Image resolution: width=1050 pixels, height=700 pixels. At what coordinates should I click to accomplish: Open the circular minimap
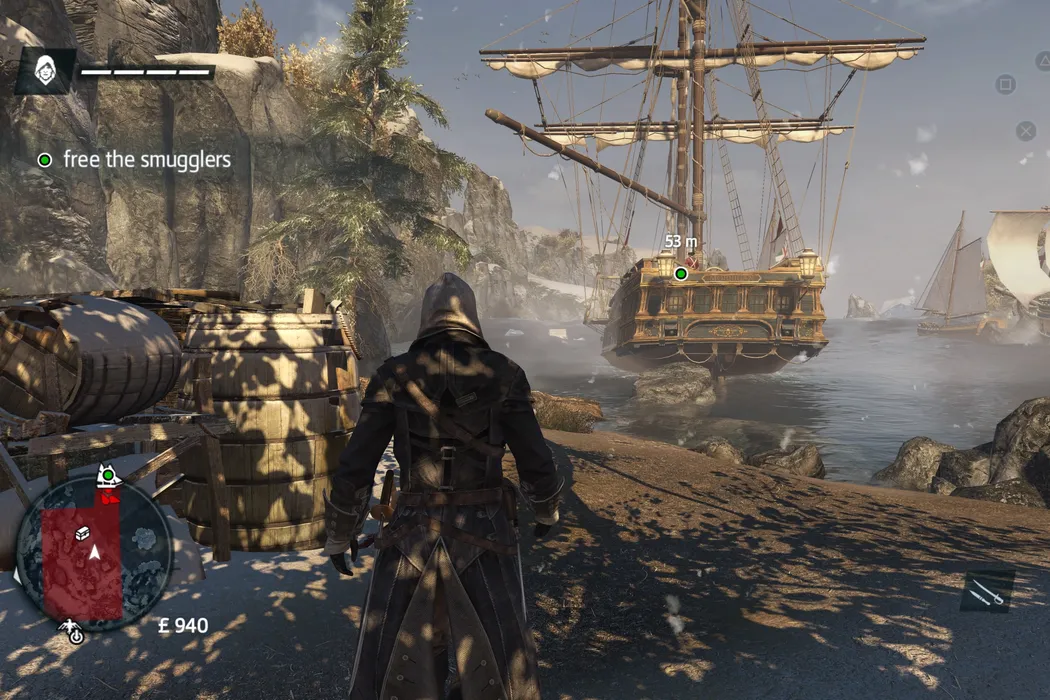coord(94,551)
